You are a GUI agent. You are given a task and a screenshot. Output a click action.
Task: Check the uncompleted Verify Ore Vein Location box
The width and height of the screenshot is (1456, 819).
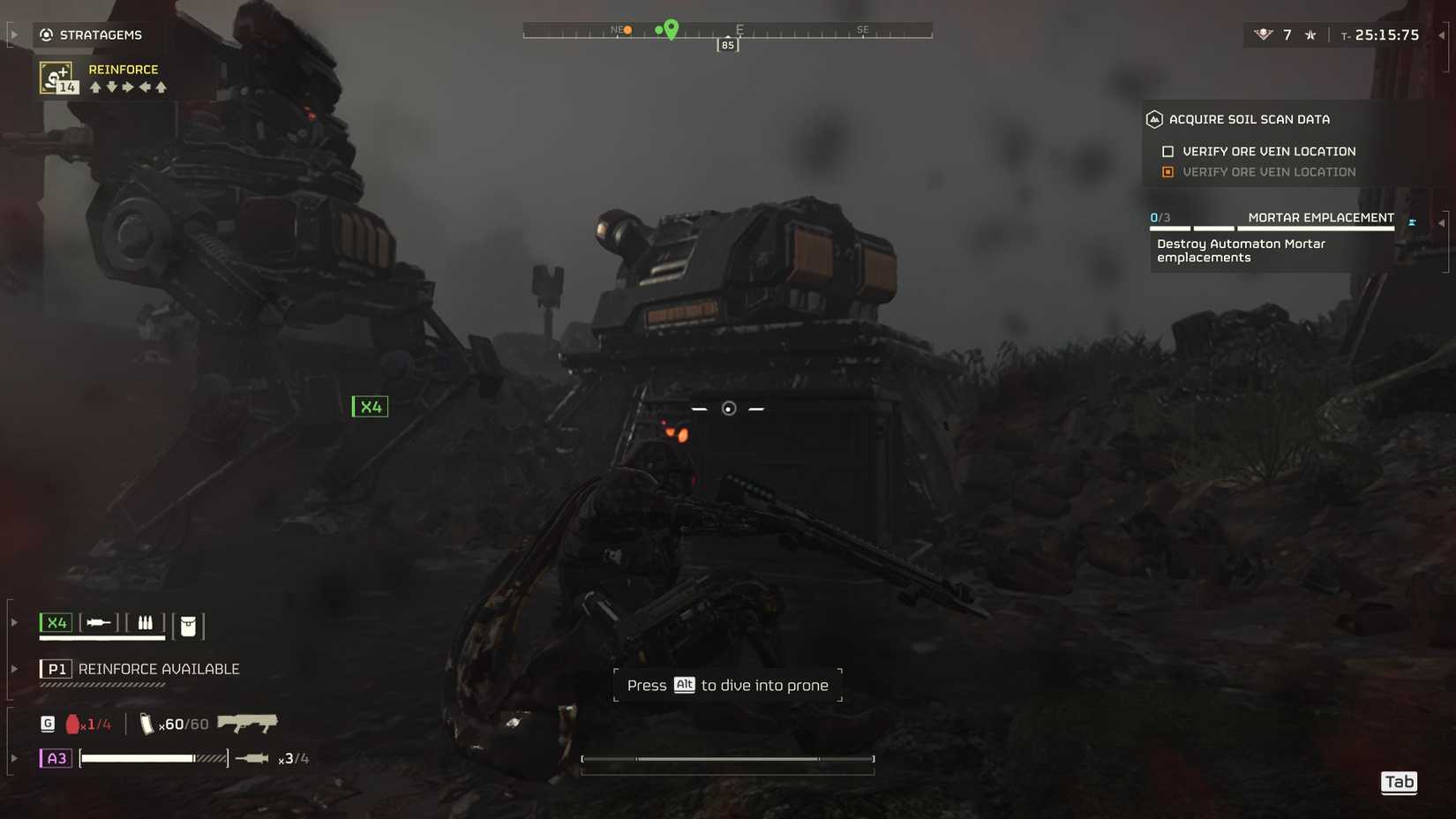click(1167, 151)
